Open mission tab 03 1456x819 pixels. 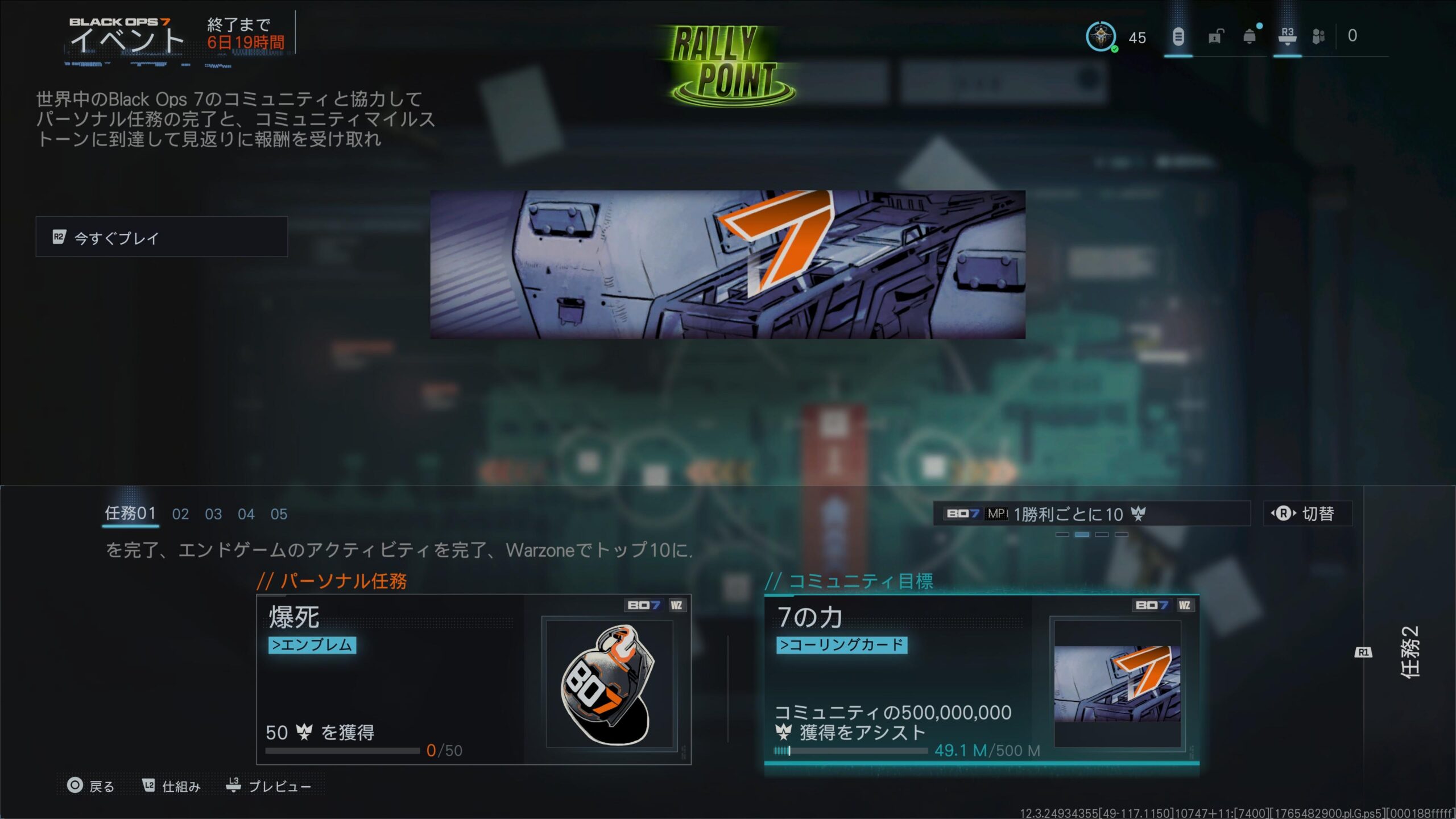[x=213, y=514]
